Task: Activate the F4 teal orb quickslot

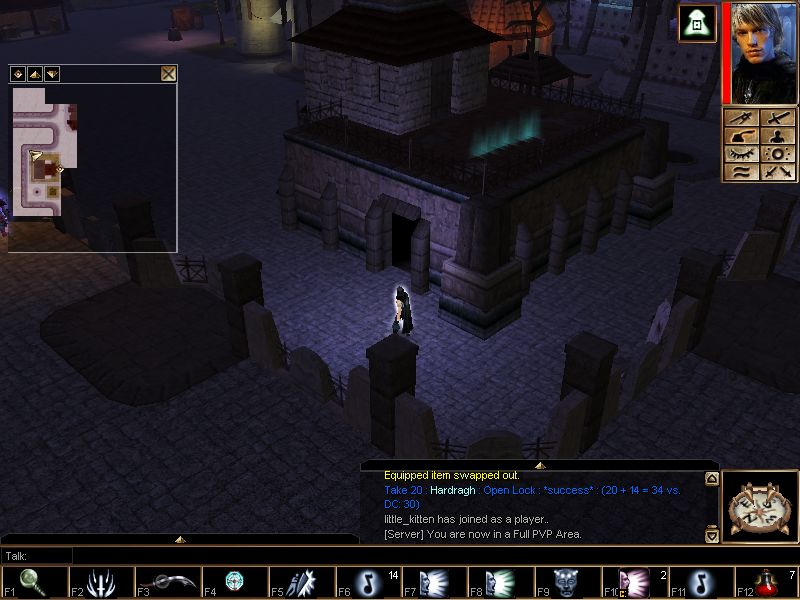Action: [x=233, y=582]
